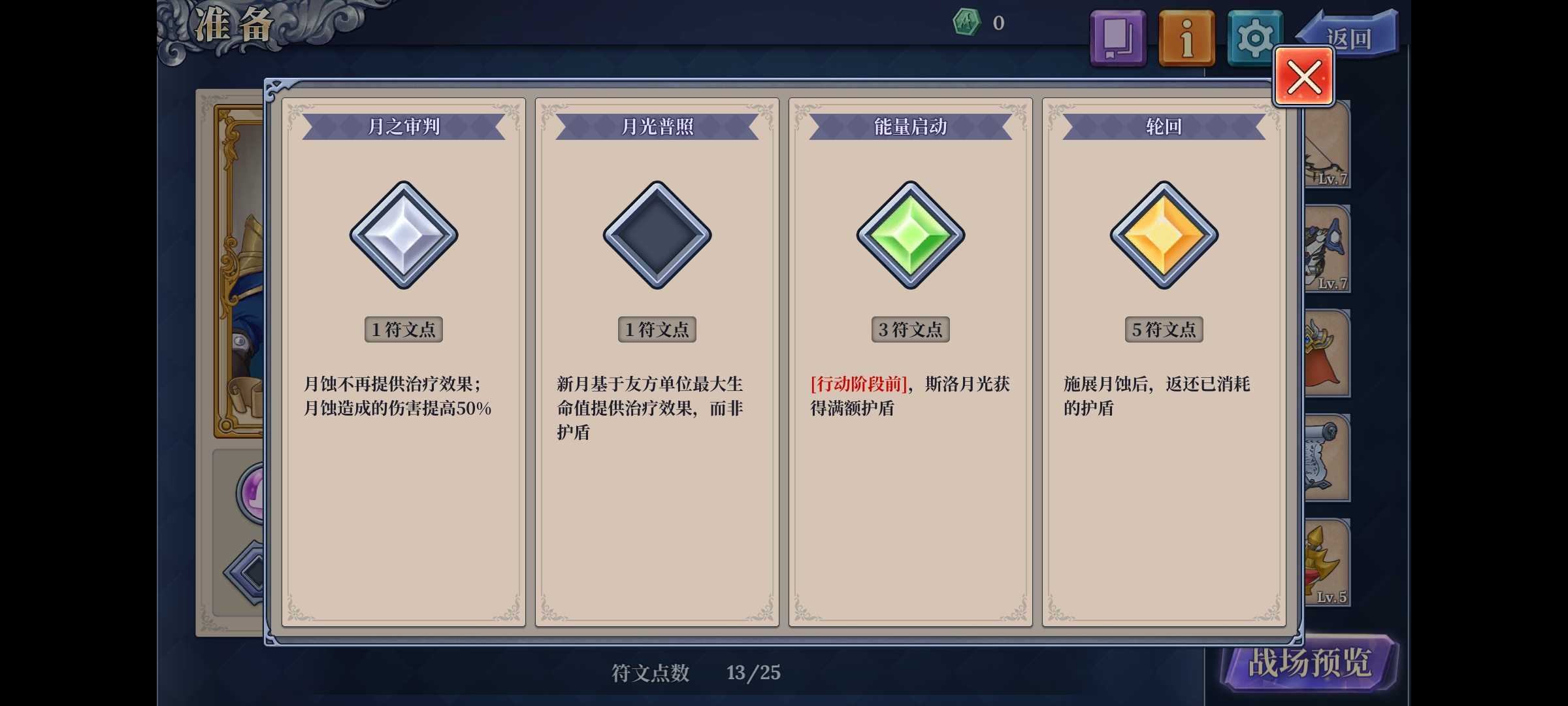1568x706 pixels.
Task: Activate the 月之审判 rune gem
Action: pyautogui.click(x=403, y=237)
